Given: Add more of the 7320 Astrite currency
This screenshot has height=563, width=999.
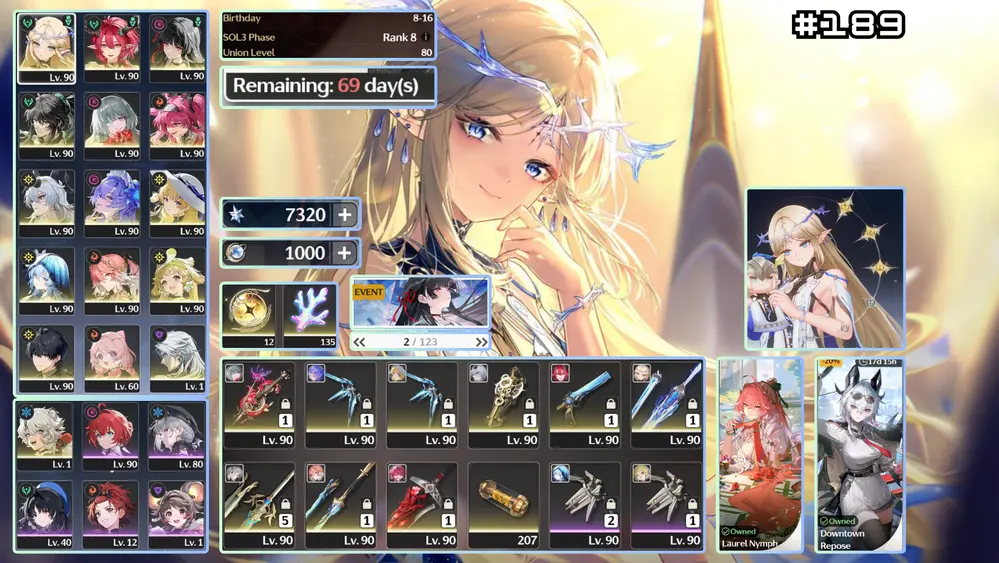Looking at the screenshot, I should [x=344, y=215].
